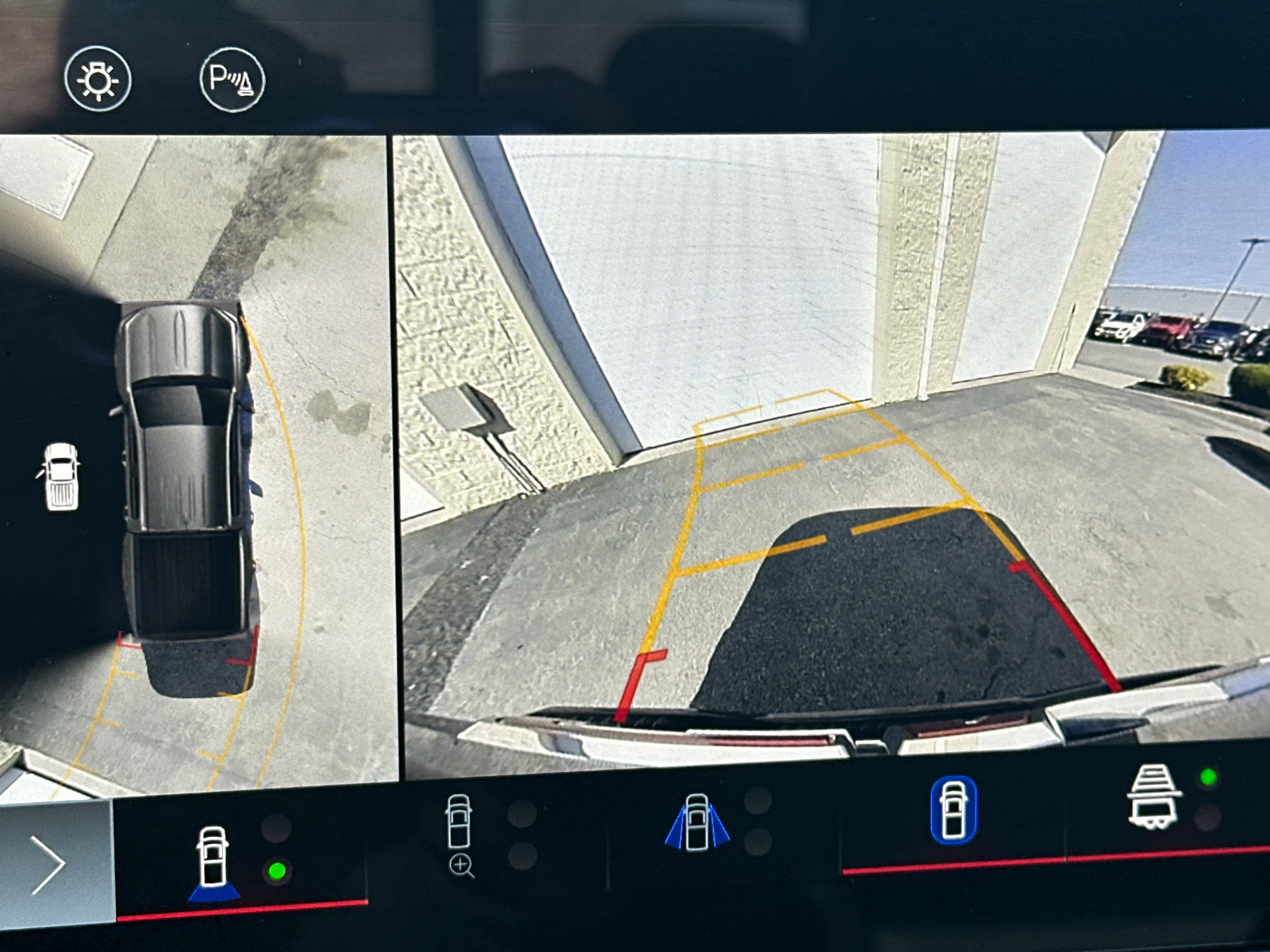Screen dimensions: 1270x952
Task: Select the rear camera view
Action: (213, 864)
